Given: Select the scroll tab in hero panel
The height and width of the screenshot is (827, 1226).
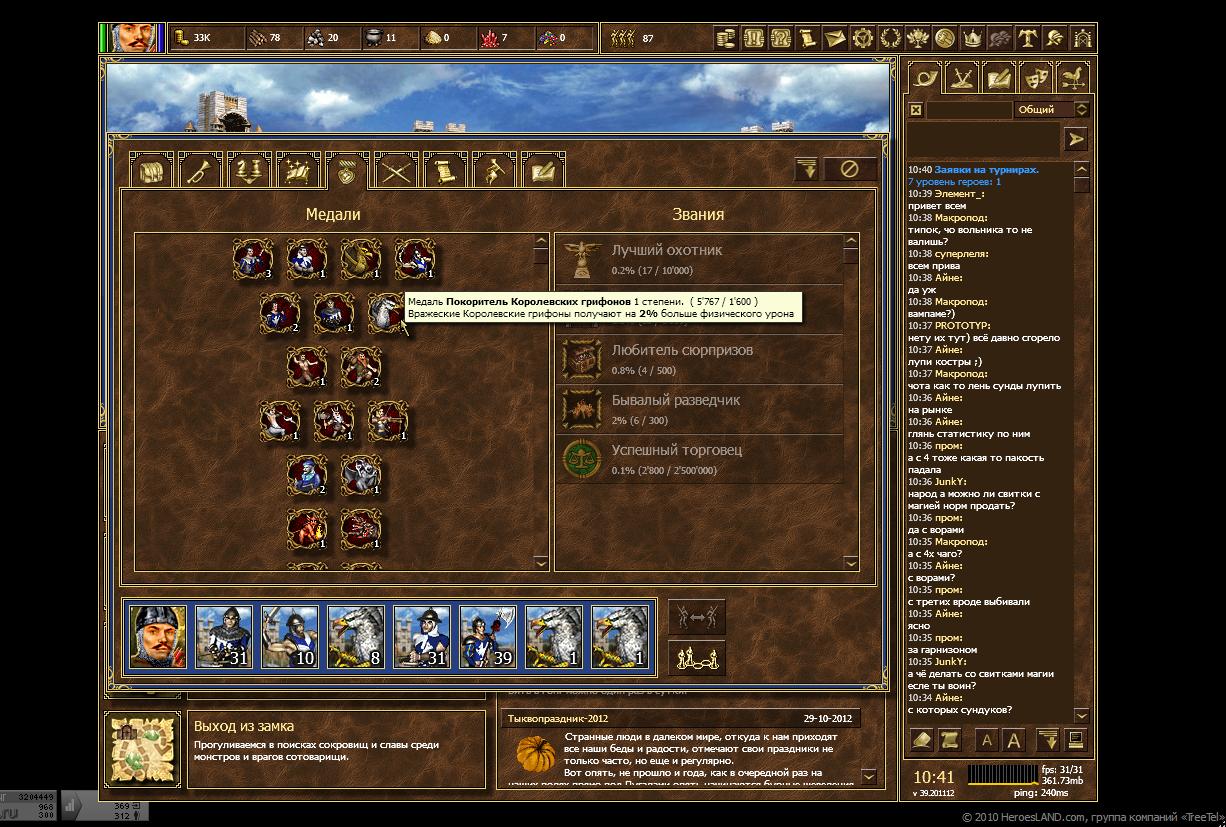Looking at the screenshot, I should point(445,171).
